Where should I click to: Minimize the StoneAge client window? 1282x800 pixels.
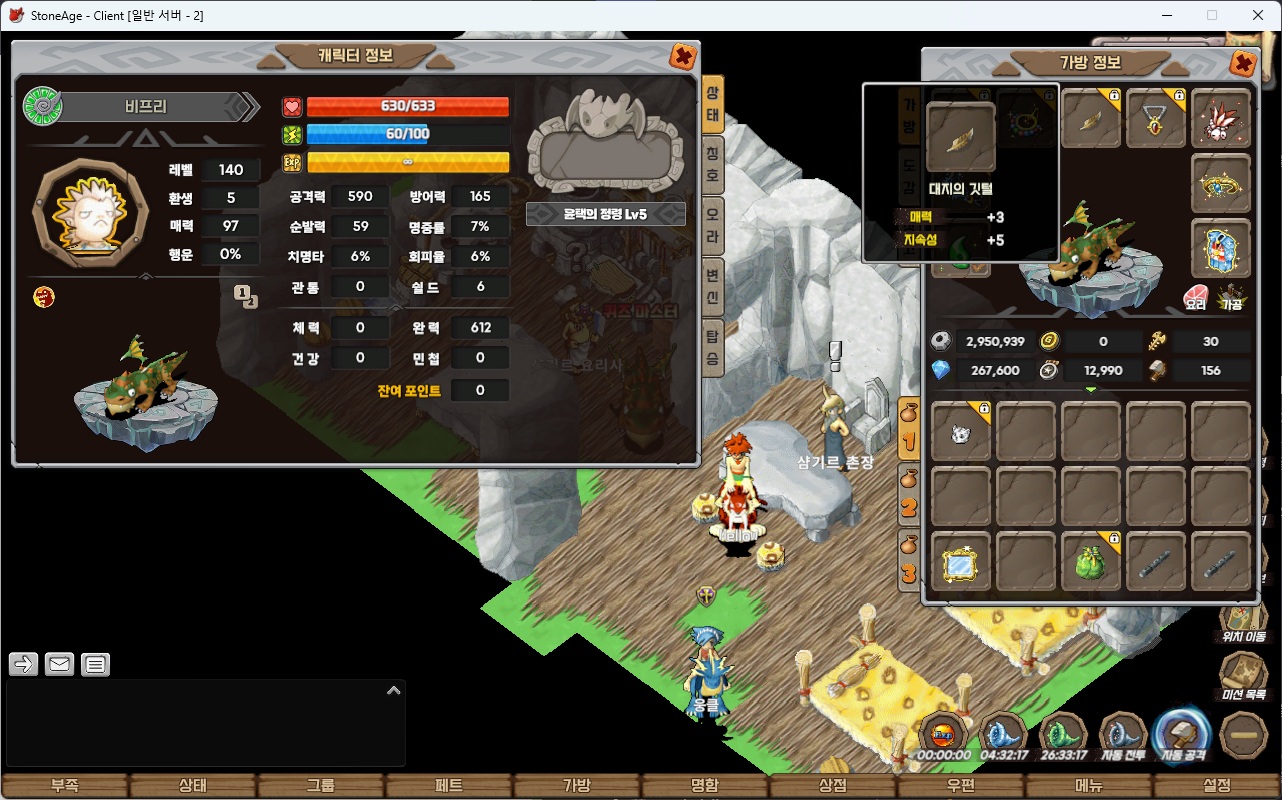coord(1167,15)
